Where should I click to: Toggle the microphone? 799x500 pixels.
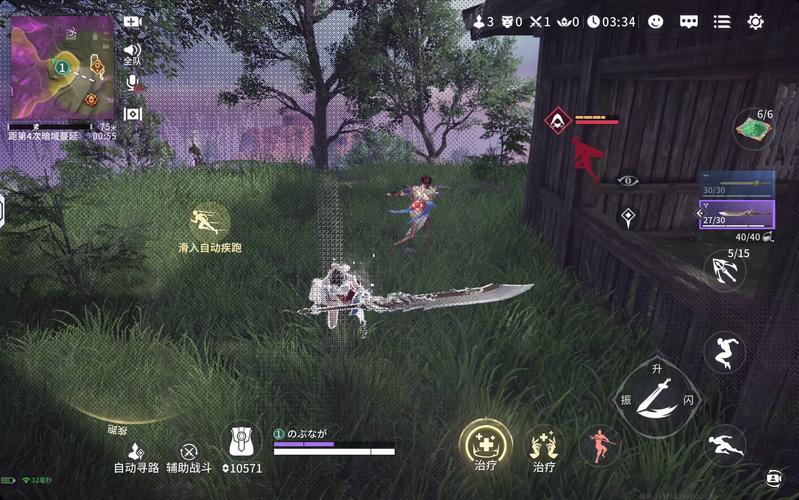click(x=132, y=83)
